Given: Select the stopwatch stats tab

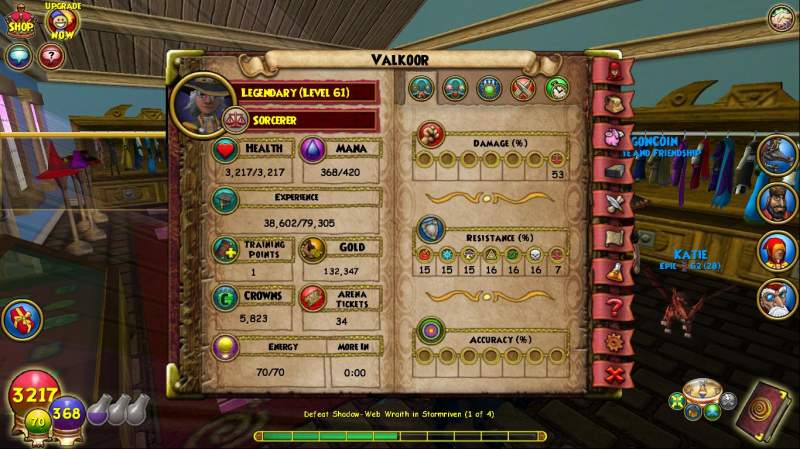Looking at the screenshot, I should pos(554,88).
